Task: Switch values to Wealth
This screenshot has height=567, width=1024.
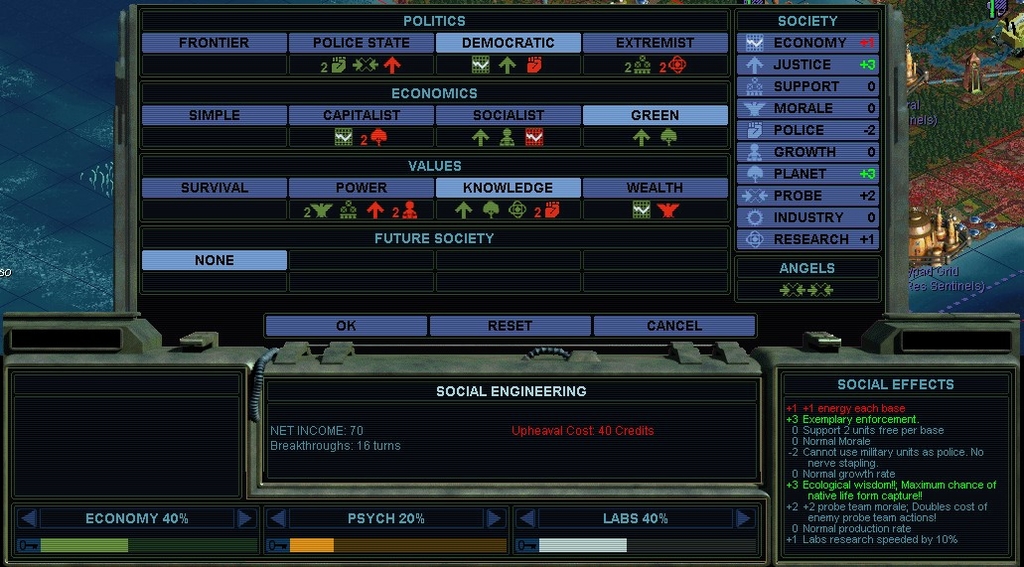Action: (655, 187)
